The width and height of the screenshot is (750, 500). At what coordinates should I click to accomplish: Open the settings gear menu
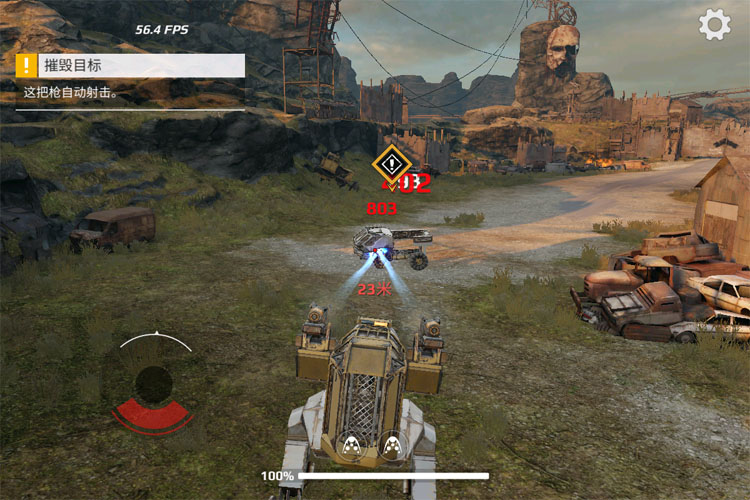click(x=714, y=25)
